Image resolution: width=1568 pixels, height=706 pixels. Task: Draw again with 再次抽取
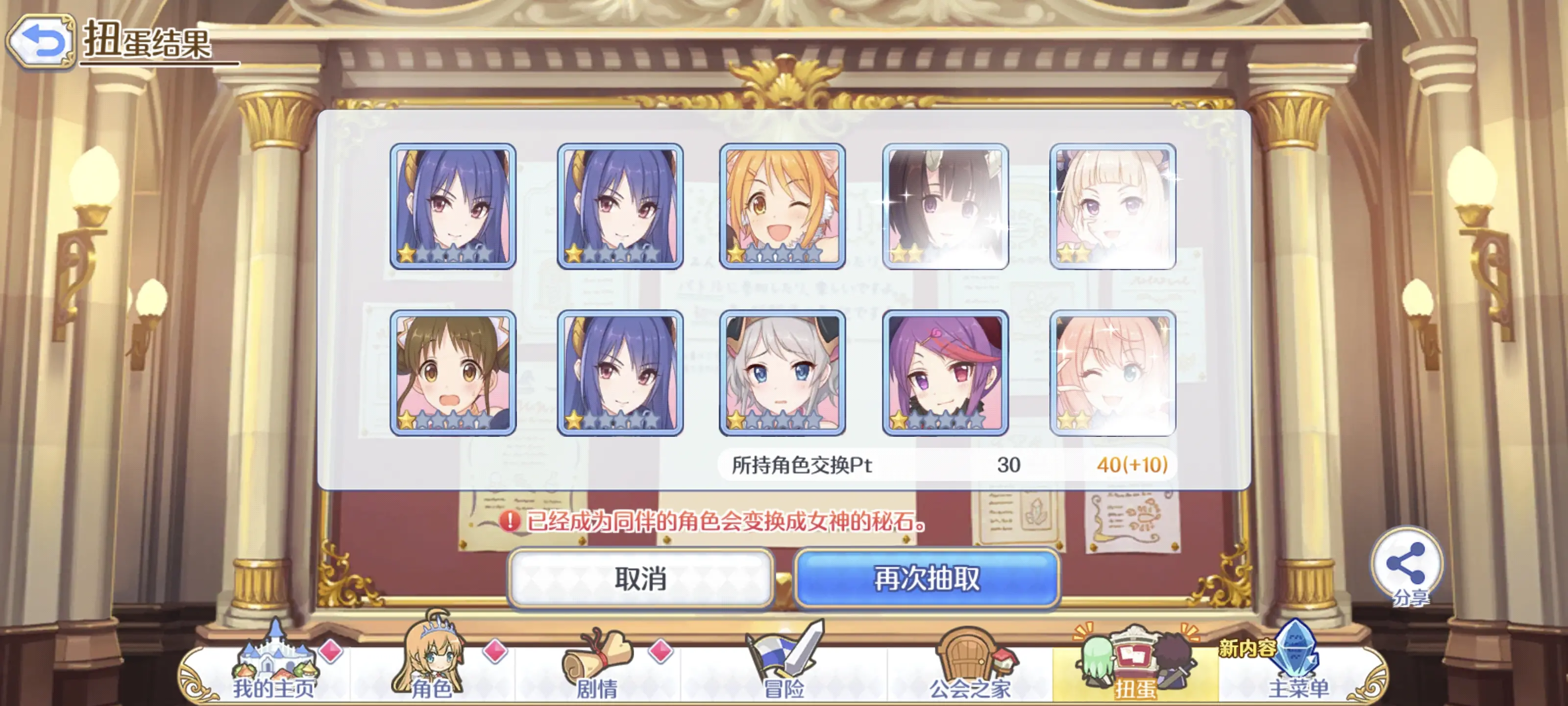(x=927, y=578)
